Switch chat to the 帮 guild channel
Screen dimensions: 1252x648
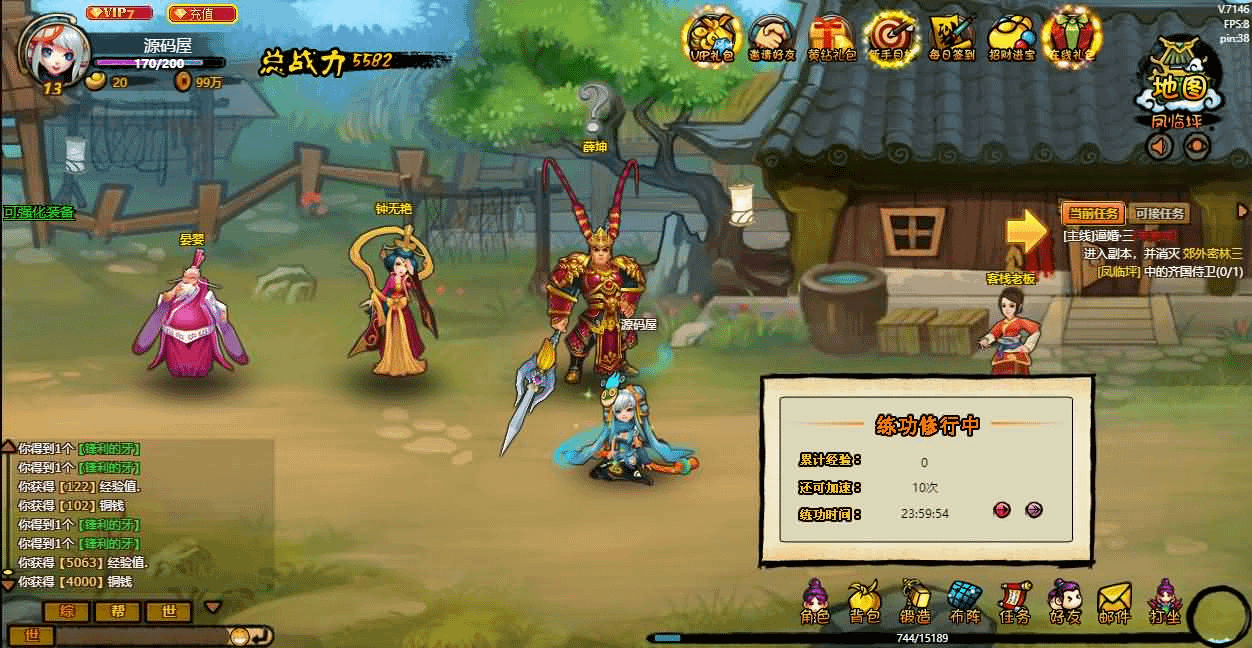pyautogui.click(x=118, y=611)
